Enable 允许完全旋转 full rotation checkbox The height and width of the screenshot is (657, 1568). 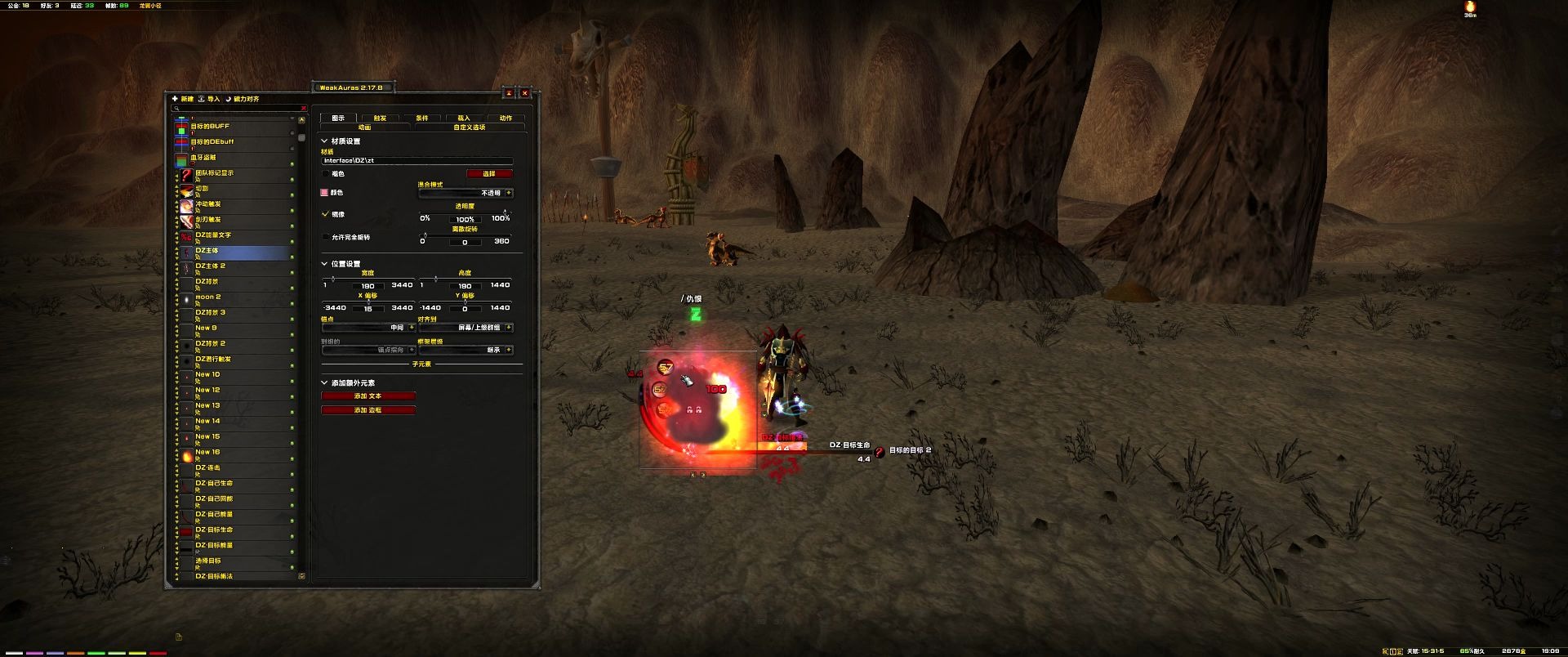pos(326,237)
